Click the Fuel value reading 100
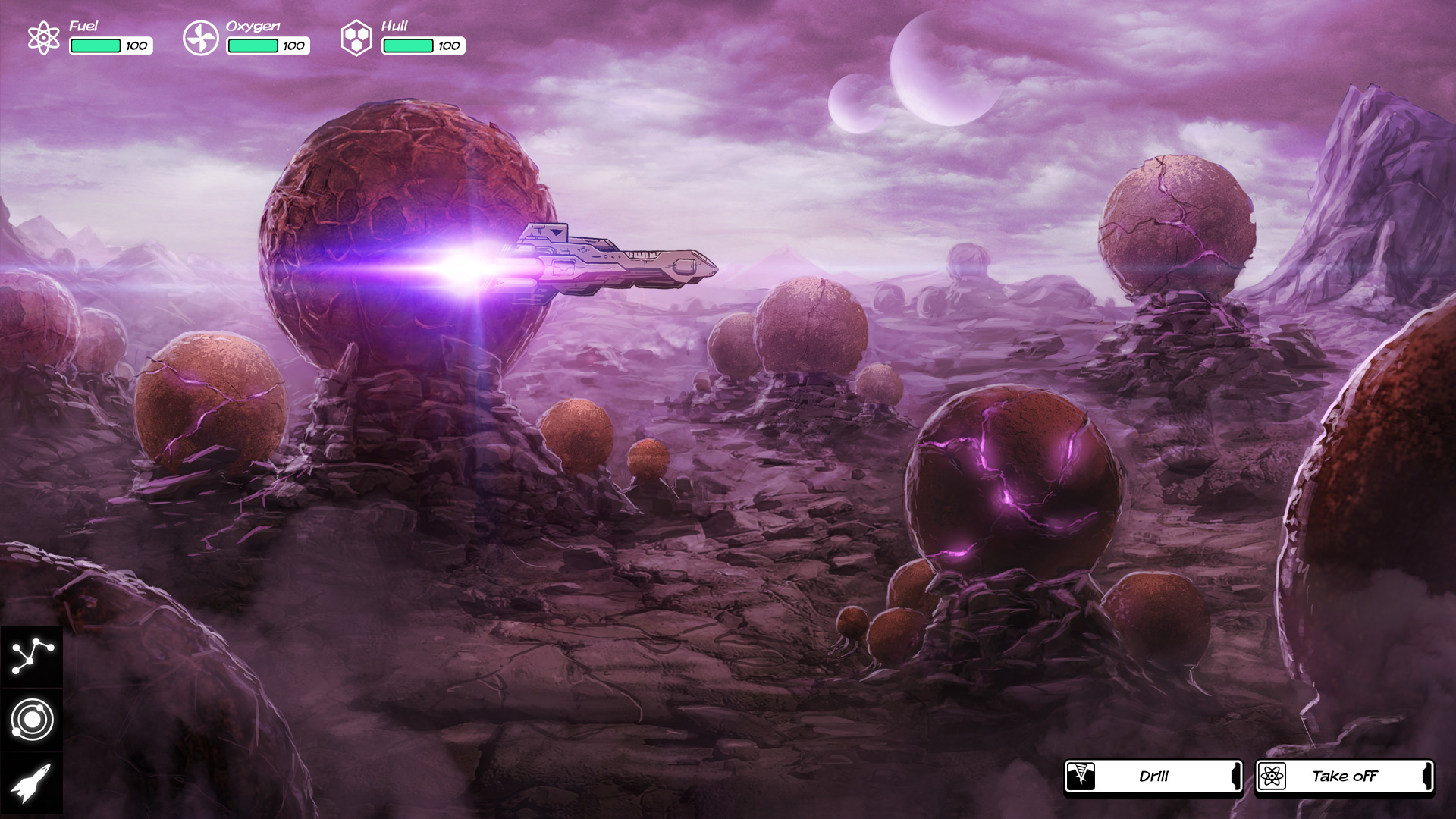The width and height of the screenshot is (1456, 819). (x=135, y=45)
